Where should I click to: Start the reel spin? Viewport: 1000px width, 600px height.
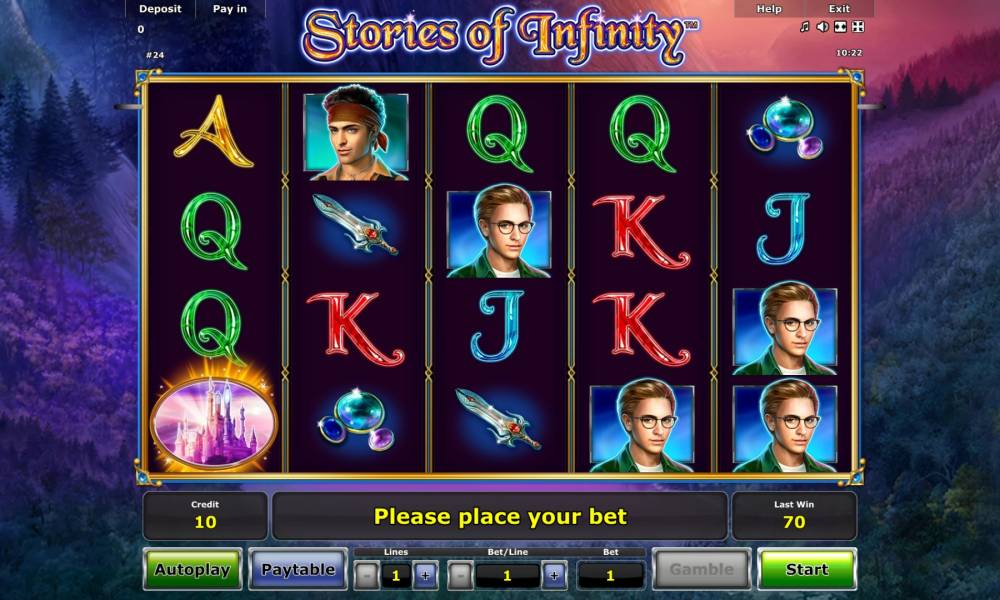[x=806, y=569]
